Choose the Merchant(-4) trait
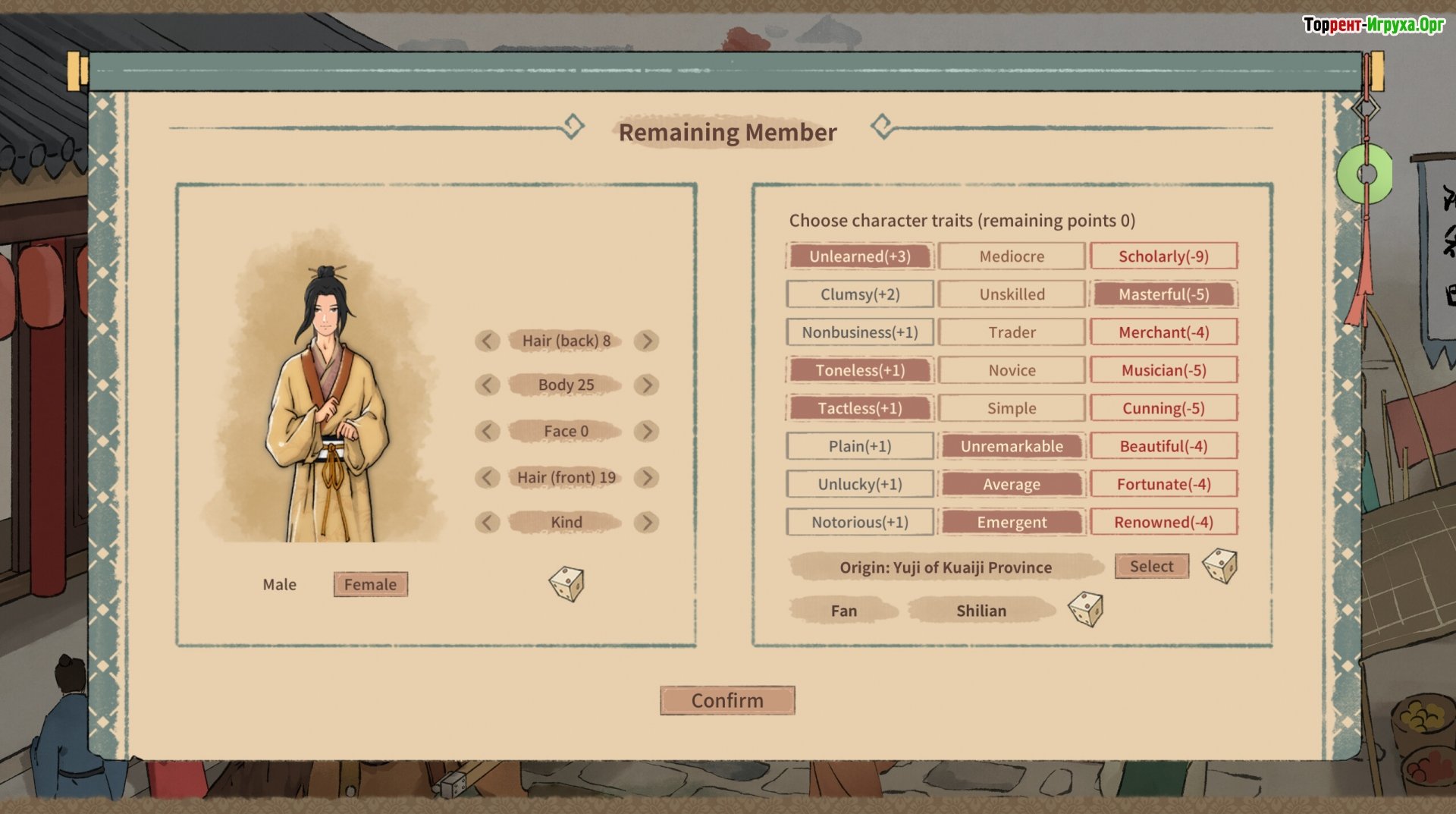The height and width of the screenshot is (814, 1456). pos(1163,332)
